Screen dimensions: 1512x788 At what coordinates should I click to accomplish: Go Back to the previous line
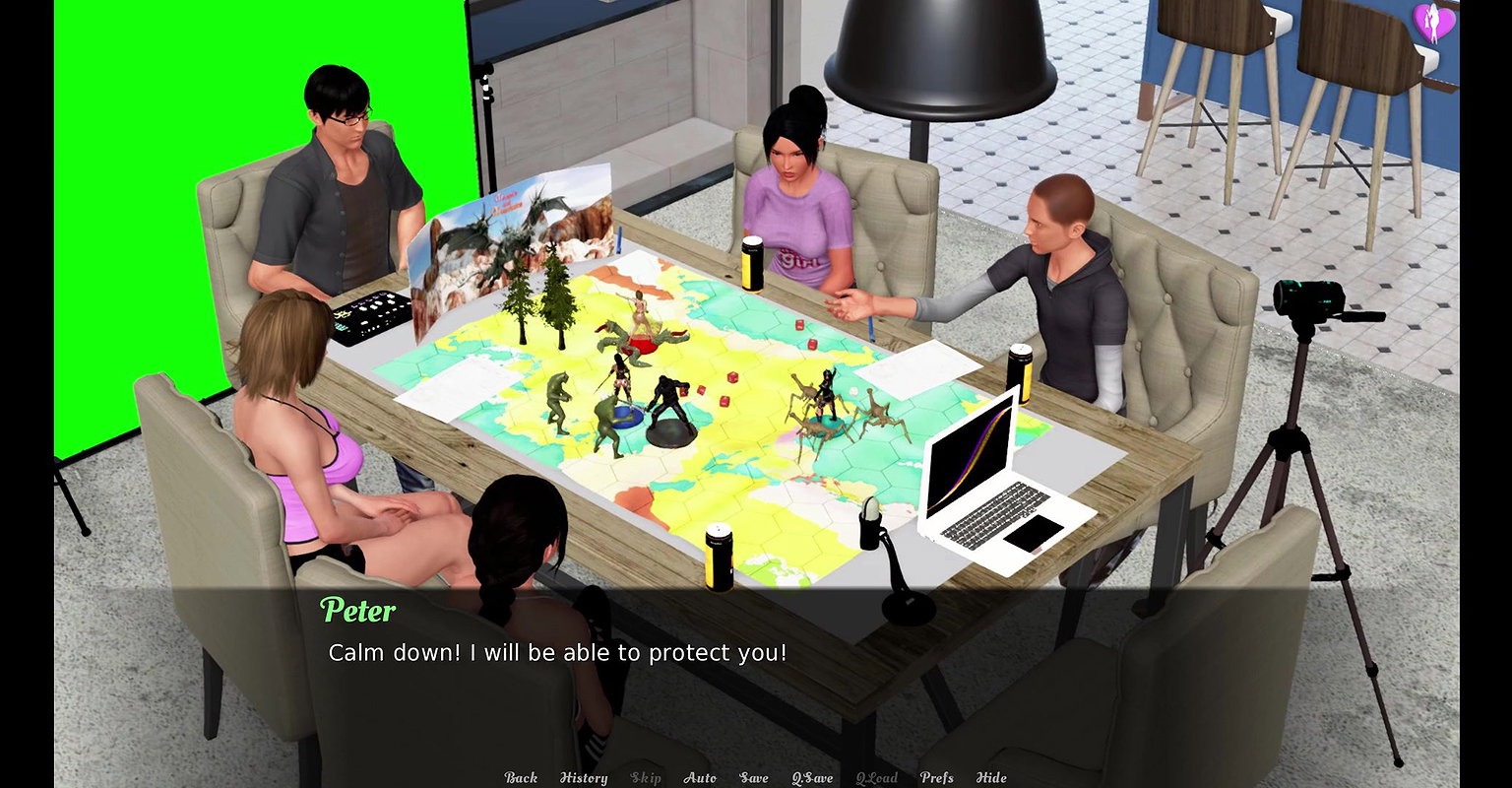[x=521, y=778]
